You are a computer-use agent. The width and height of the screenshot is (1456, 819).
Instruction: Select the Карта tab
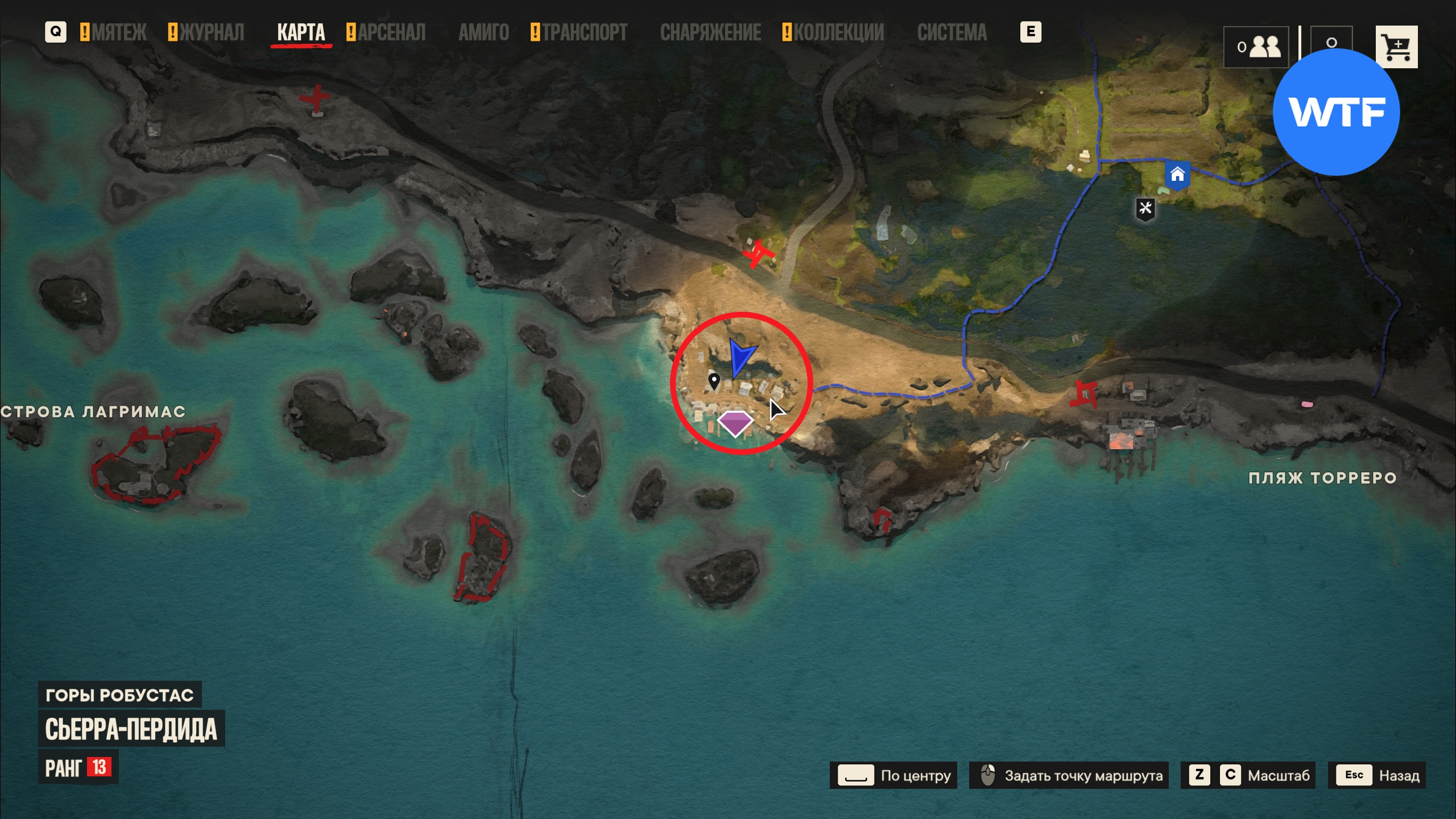301,32
